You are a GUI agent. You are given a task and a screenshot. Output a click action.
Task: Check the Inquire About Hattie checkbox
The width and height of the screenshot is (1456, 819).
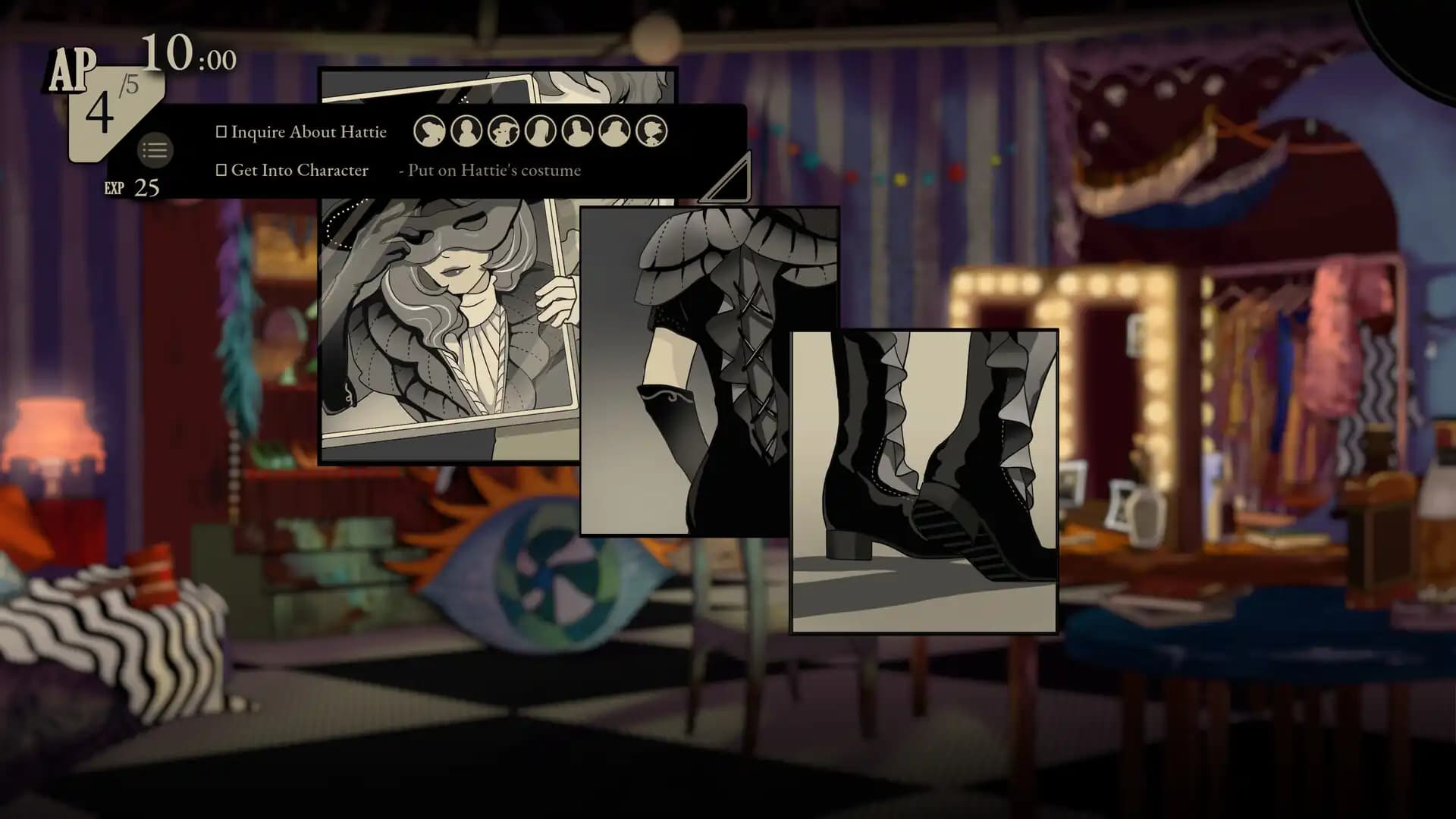click(x=221, y=130)
